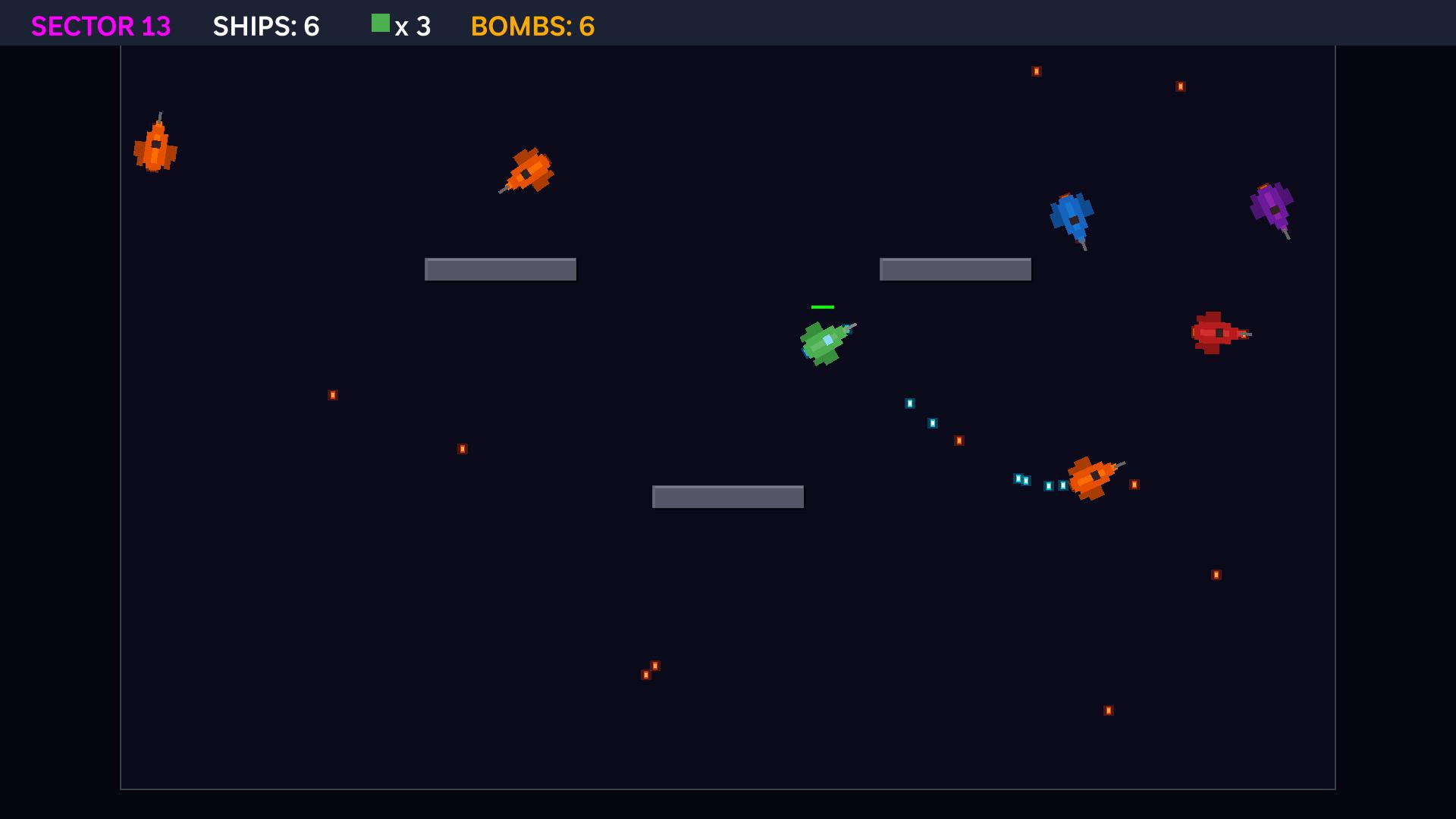Click the orange projectile near top edge

(1036, 71)
